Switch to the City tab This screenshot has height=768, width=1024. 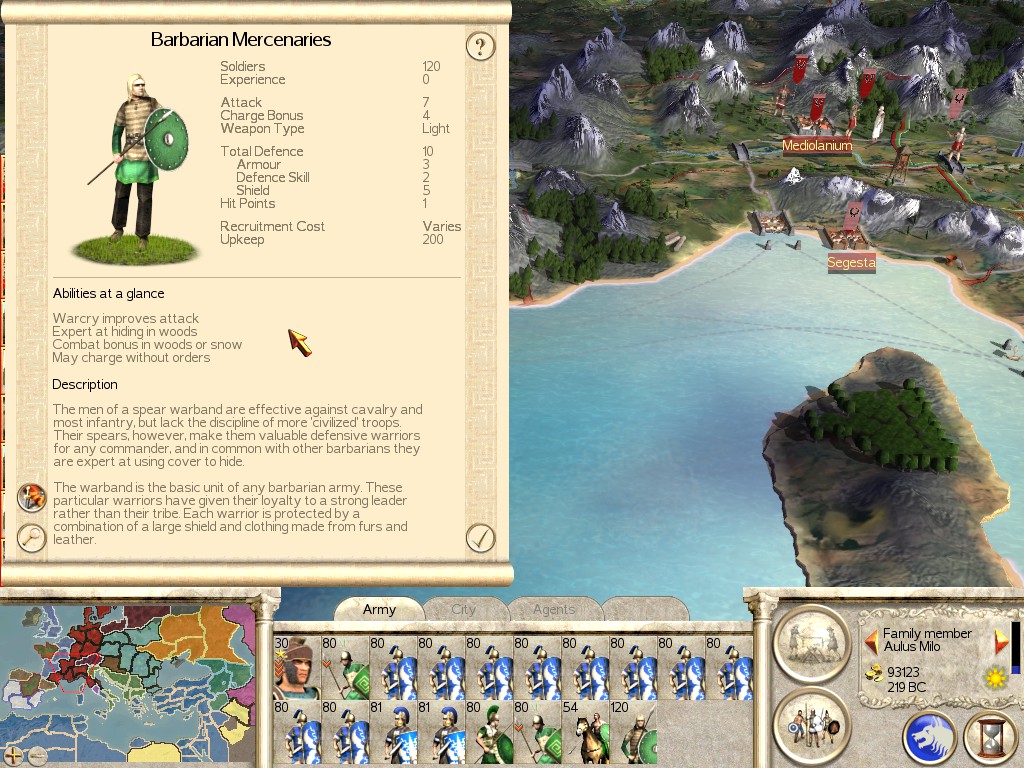(463, 609)
